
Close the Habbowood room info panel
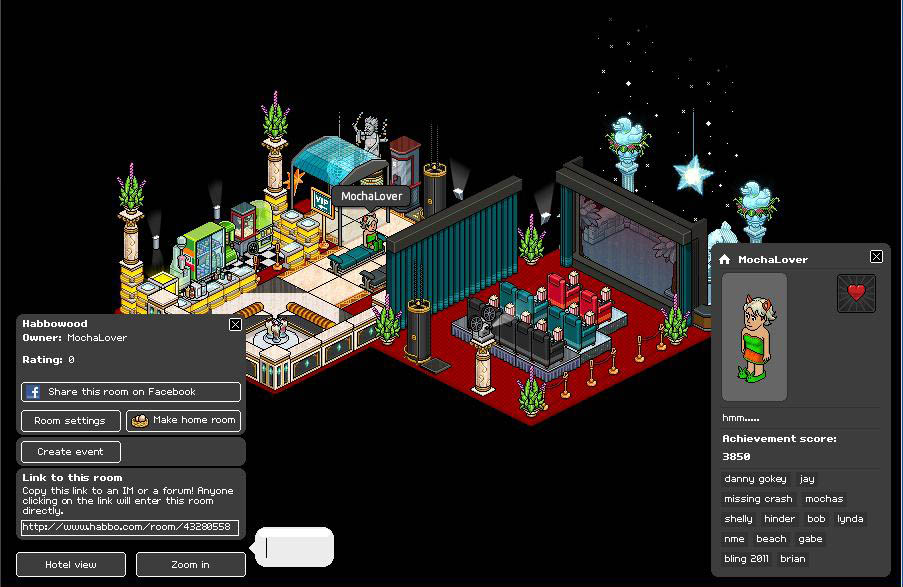235,324
